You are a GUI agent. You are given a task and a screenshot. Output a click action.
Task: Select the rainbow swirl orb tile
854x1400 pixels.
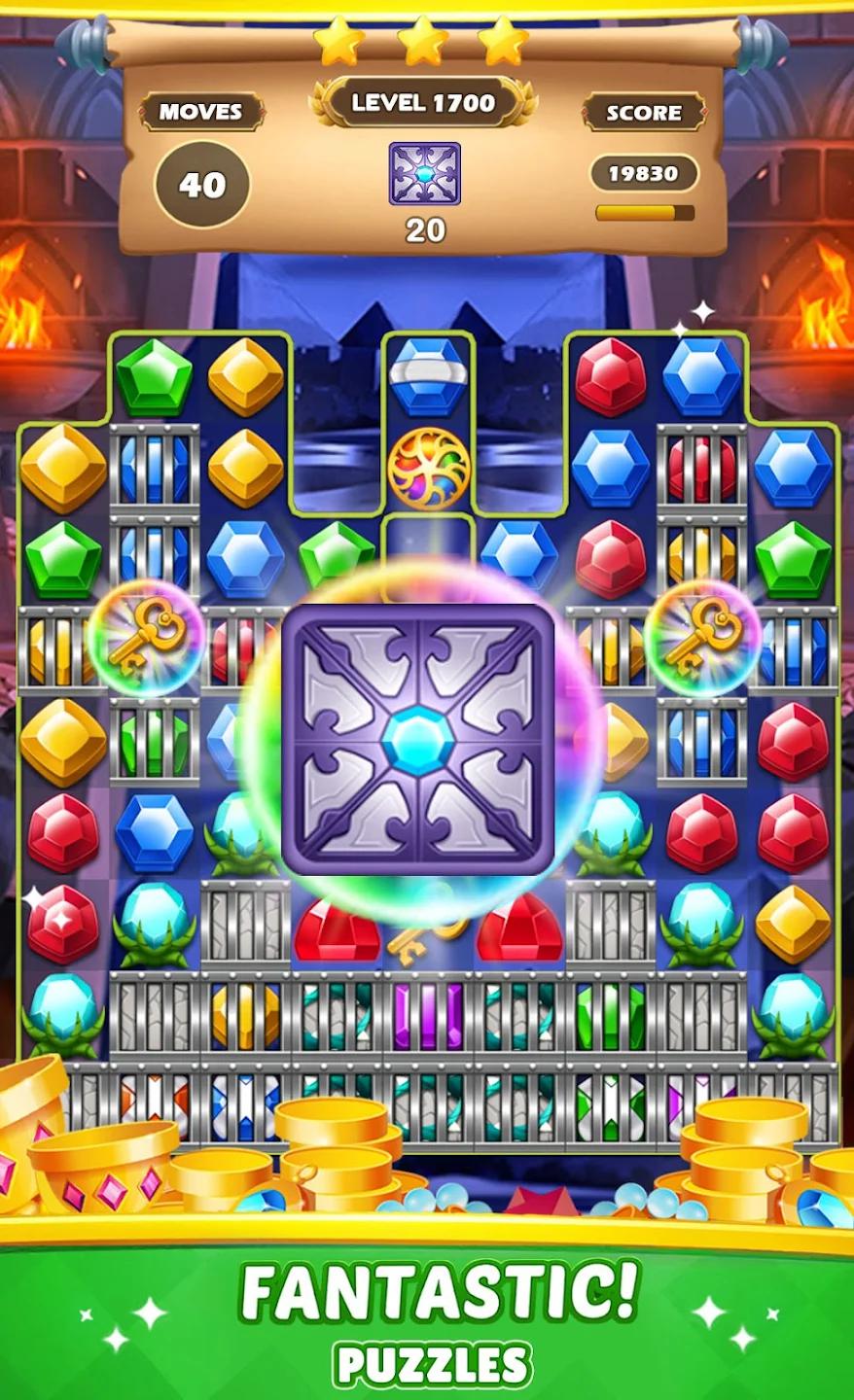pos(428,469)
